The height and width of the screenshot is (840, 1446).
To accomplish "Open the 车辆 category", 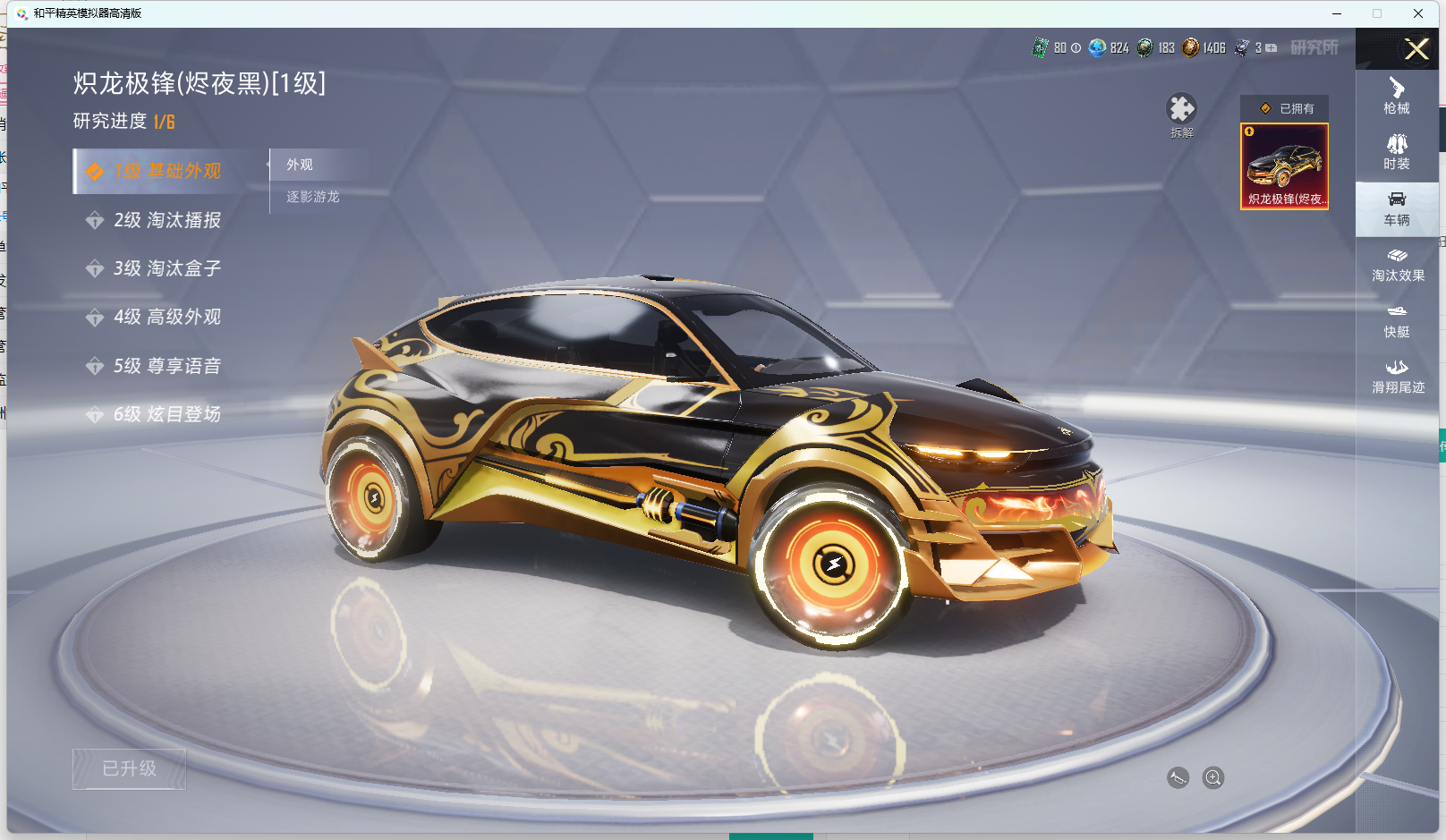I will (x=1397, y=208).
